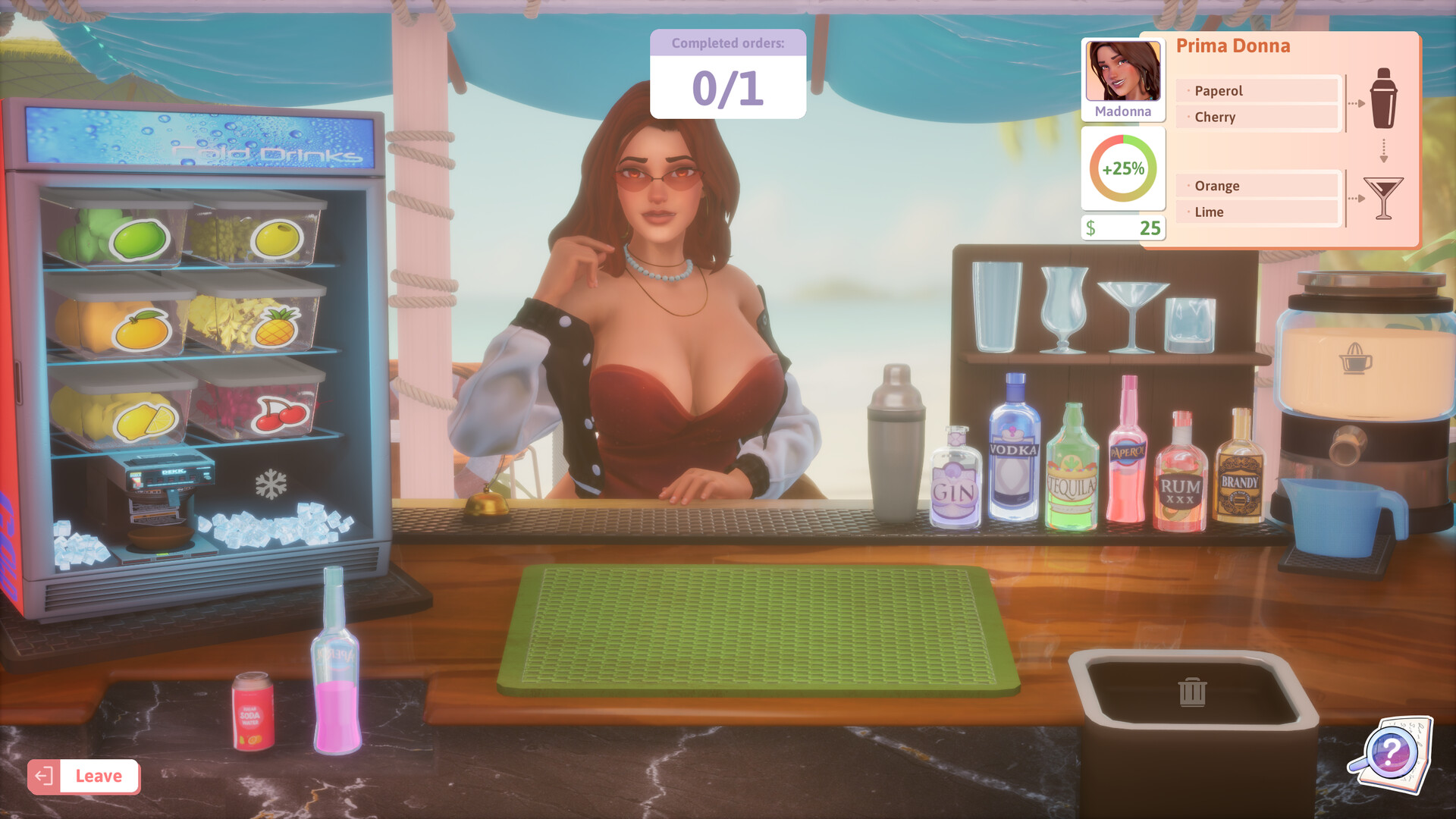Expand the Orange ingredient entry
Viewport: 1456px width, 819px height.
pos(1255,185)
